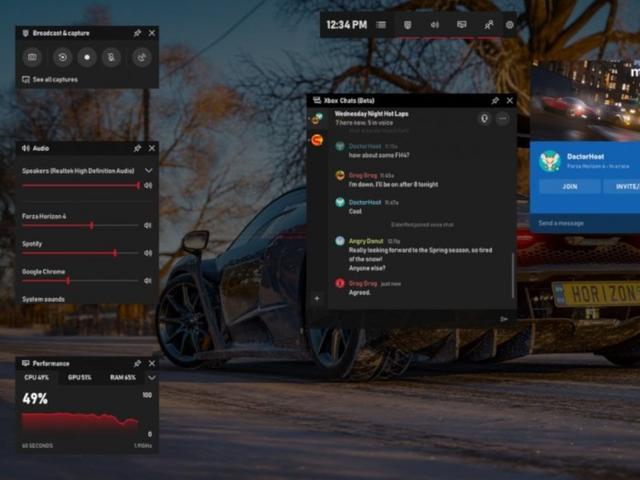This screenshot has width=640, height=480.
Task: Take a screenshot with the camera button
Action: point(33,57)
